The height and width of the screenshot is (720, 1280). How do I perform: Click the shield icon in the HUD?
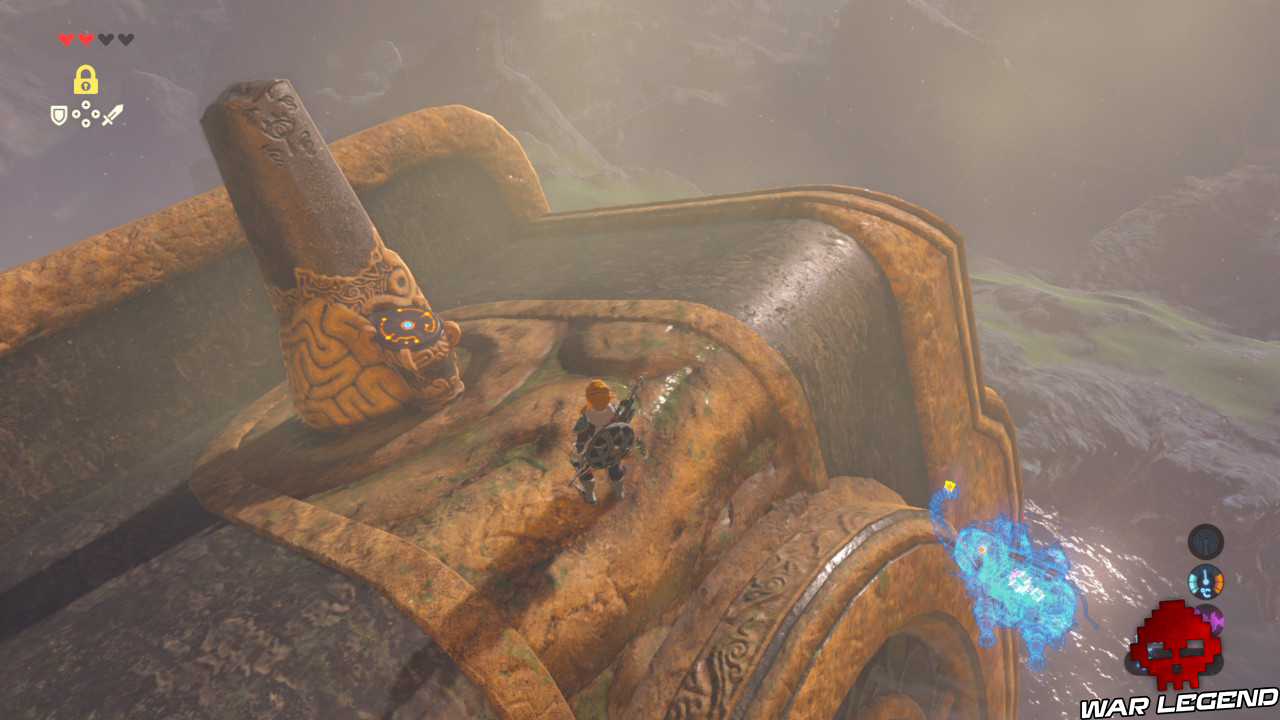coord(59,115)
